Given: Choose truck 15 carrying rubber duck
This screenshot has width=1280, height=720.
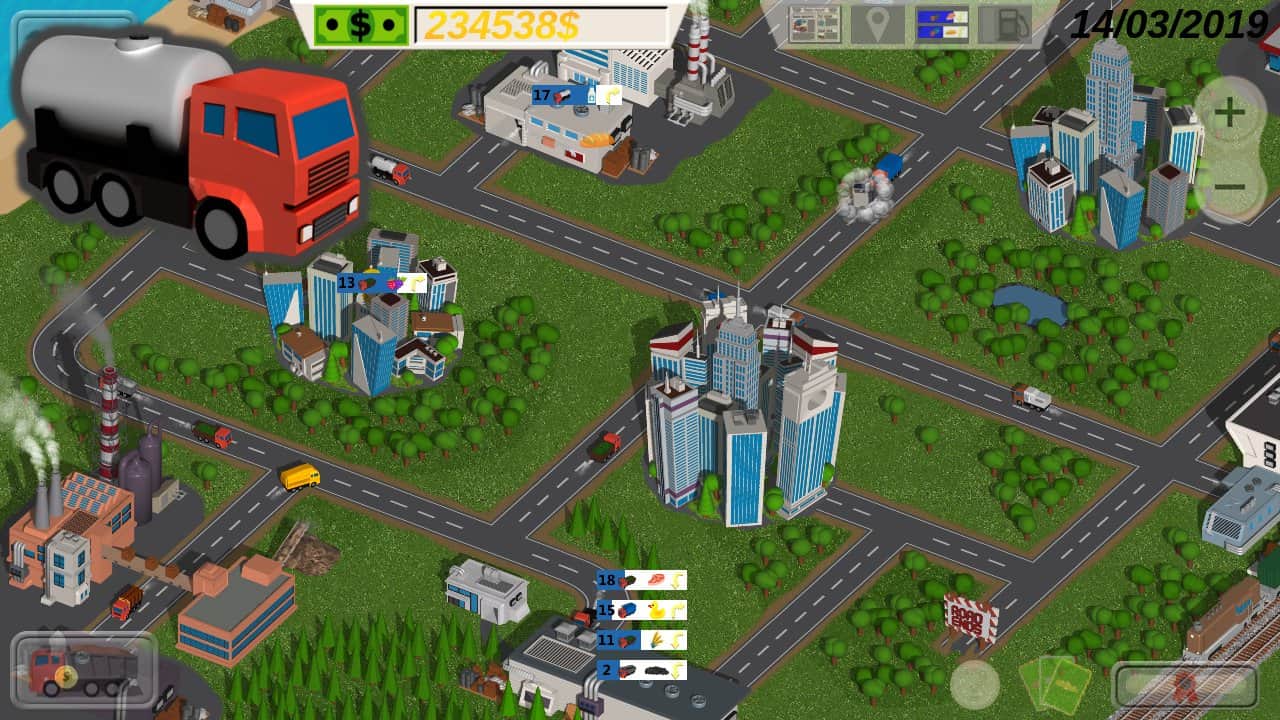Looking at the screenshot, I should pos(641,610).
